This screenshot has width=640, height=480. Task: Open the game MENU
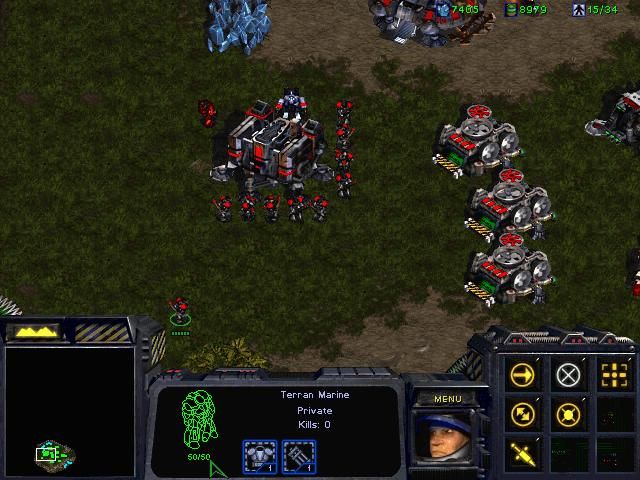(x=447, y=399)
